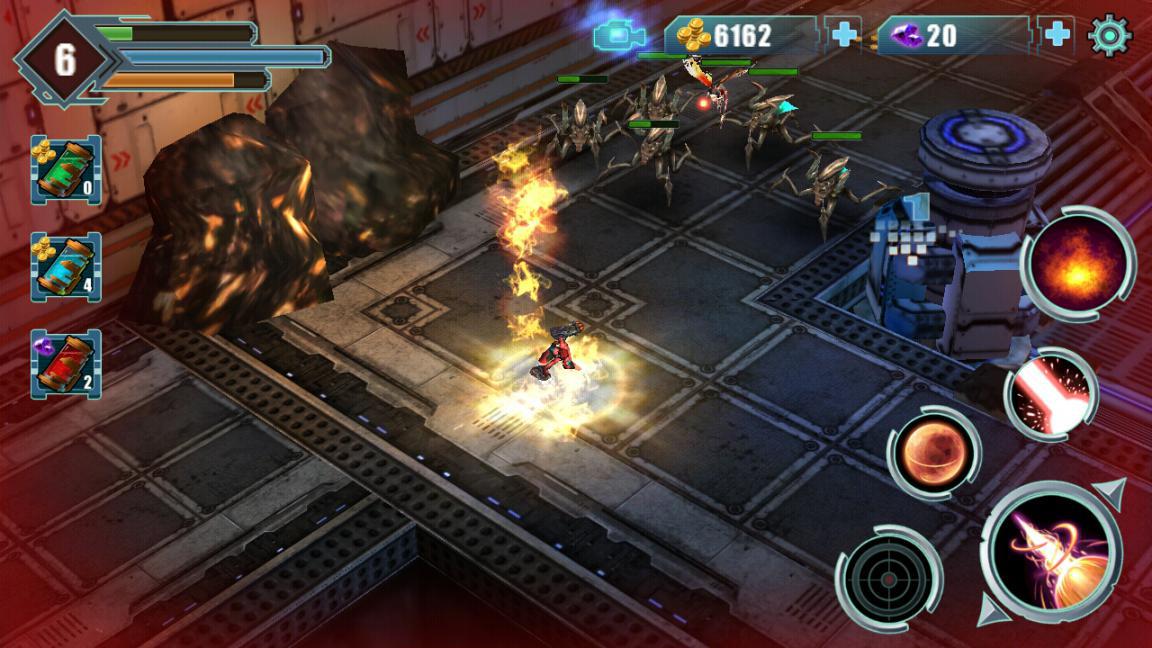Trigger the orange planet orb skill
1152x648 pixels.
(933, 453)
